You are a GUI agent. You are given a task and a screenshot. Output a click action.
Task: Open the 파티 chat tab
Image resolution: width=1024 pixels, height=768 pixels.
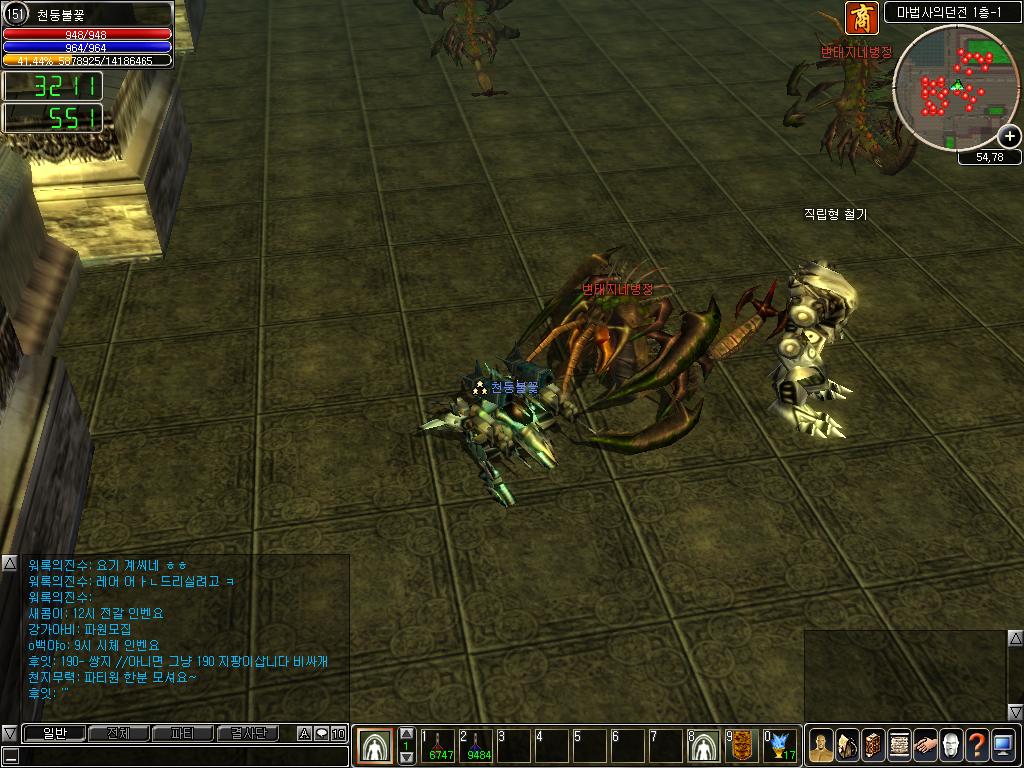(x=183, y=734)
